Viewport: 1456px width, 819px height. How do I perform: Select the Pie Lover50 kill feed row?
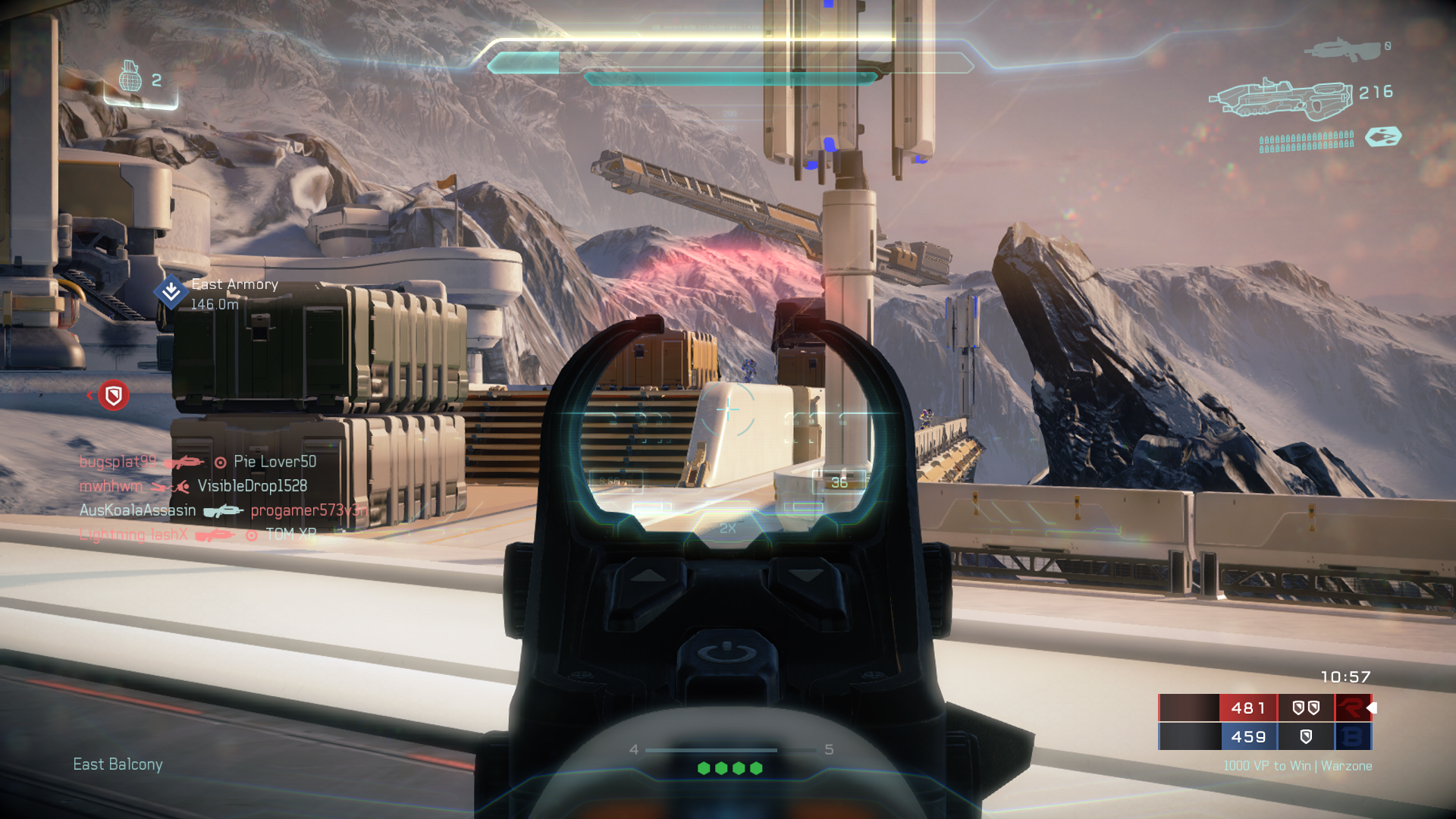tap(198, 462)
